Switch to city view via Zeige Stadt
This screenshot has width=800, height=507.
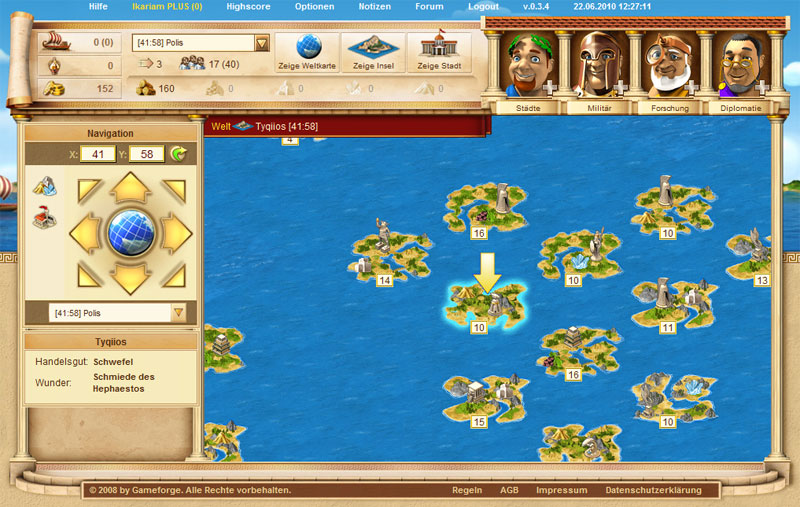(438, 53)
